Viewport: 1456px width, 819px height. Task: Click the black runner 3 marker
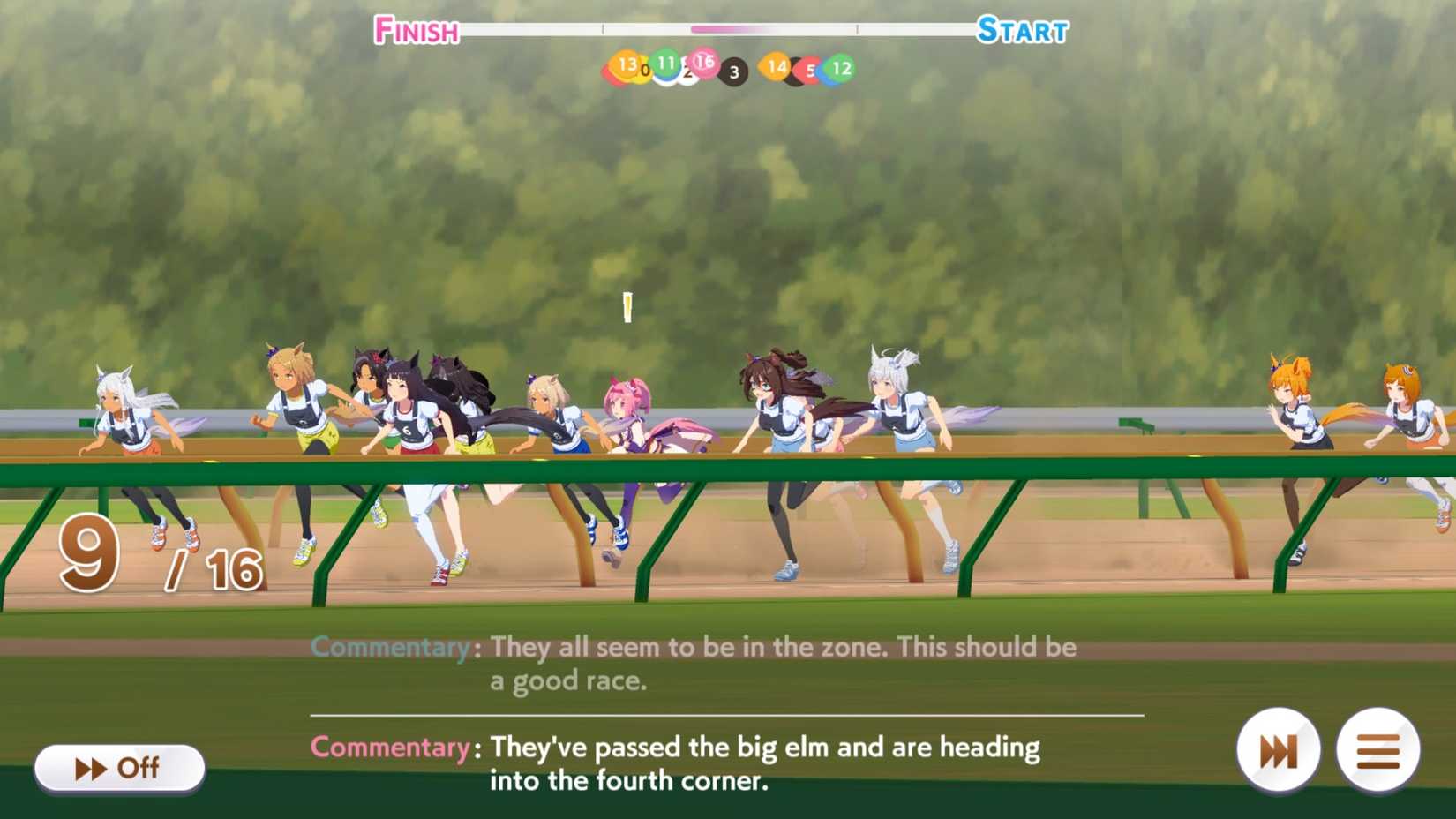734,71
